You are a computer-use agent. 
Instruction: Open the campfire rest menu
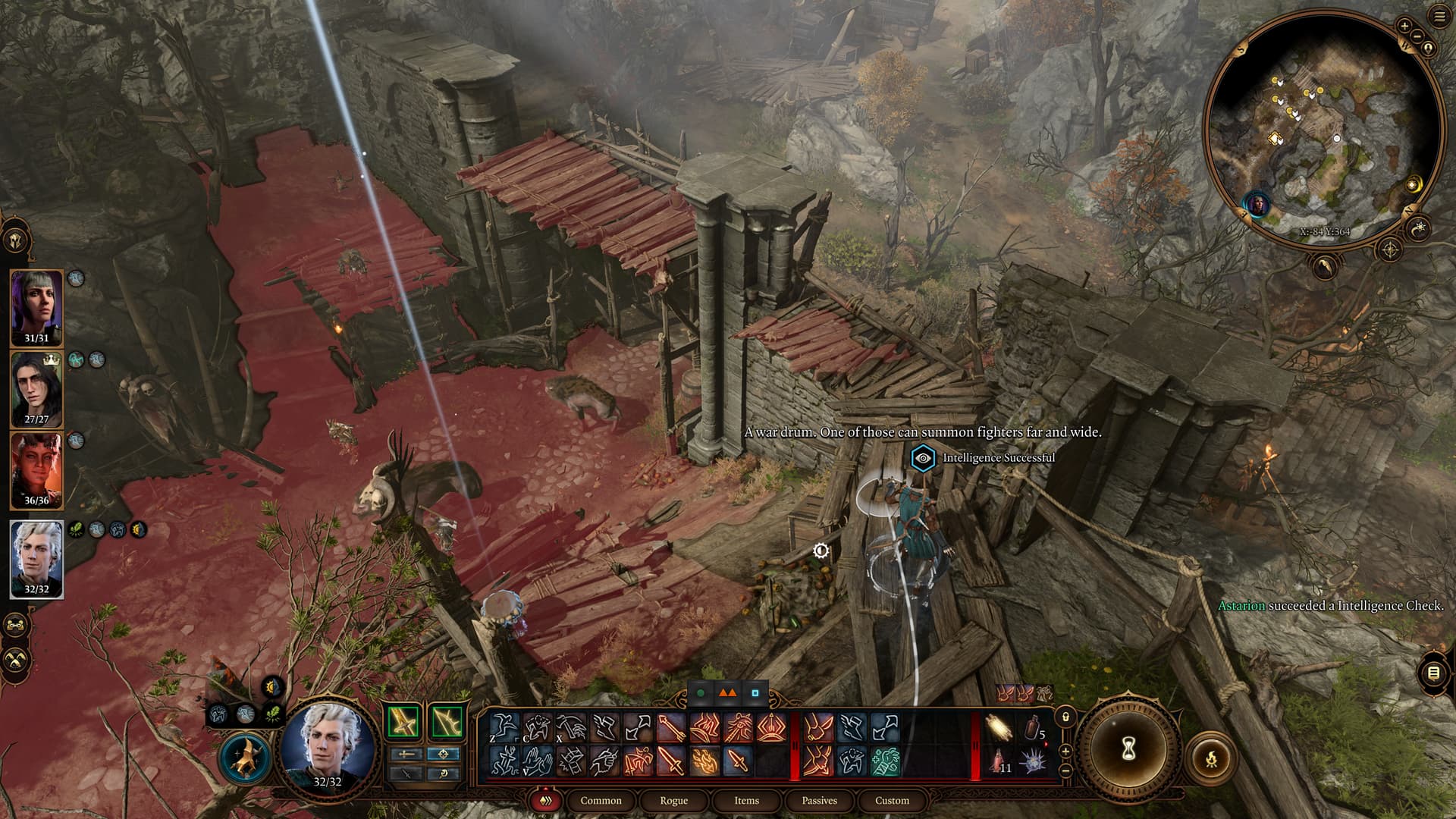(1211, 757)
